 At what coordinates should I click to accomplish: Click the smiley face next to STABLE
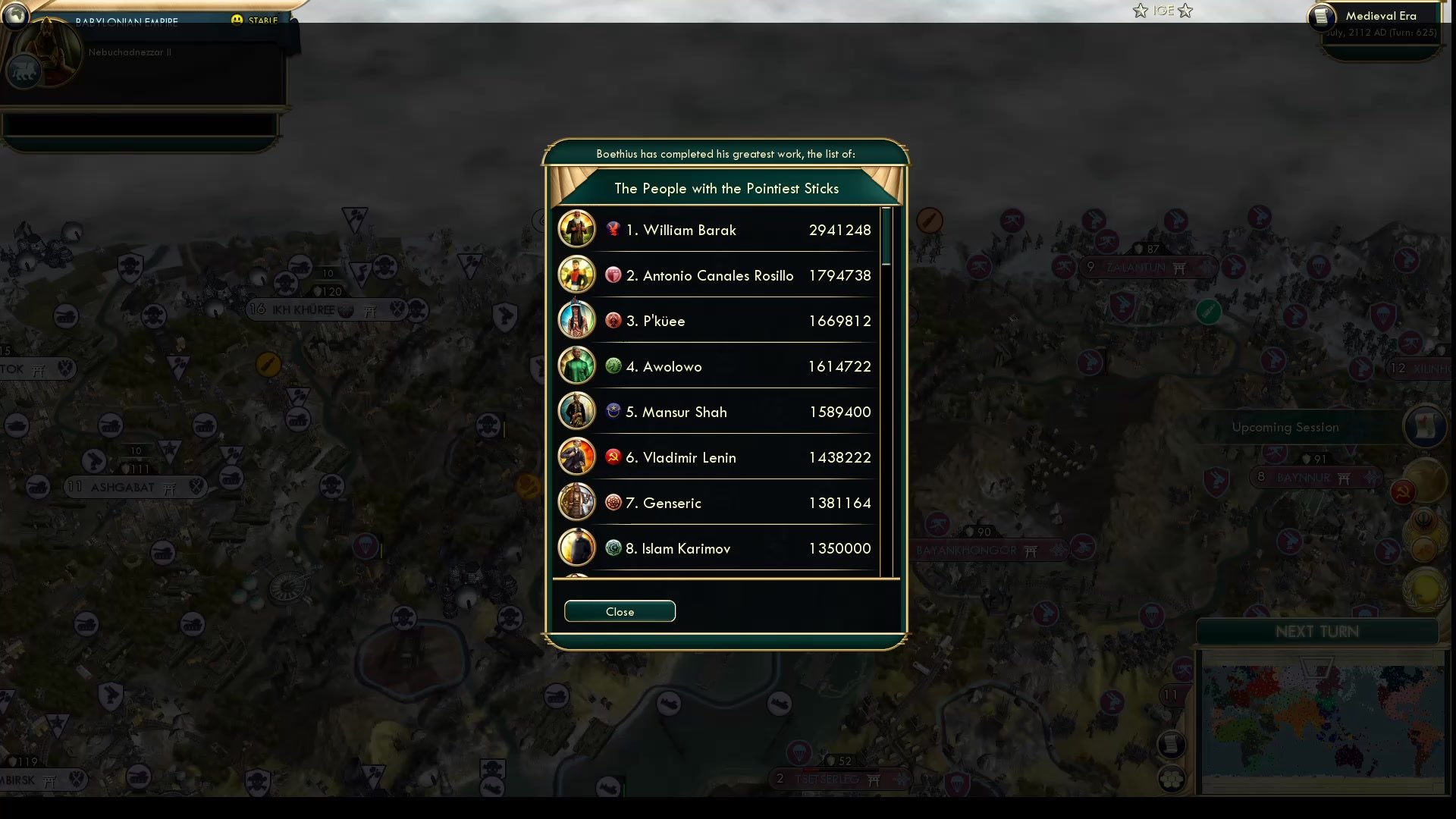coord(236,19)
